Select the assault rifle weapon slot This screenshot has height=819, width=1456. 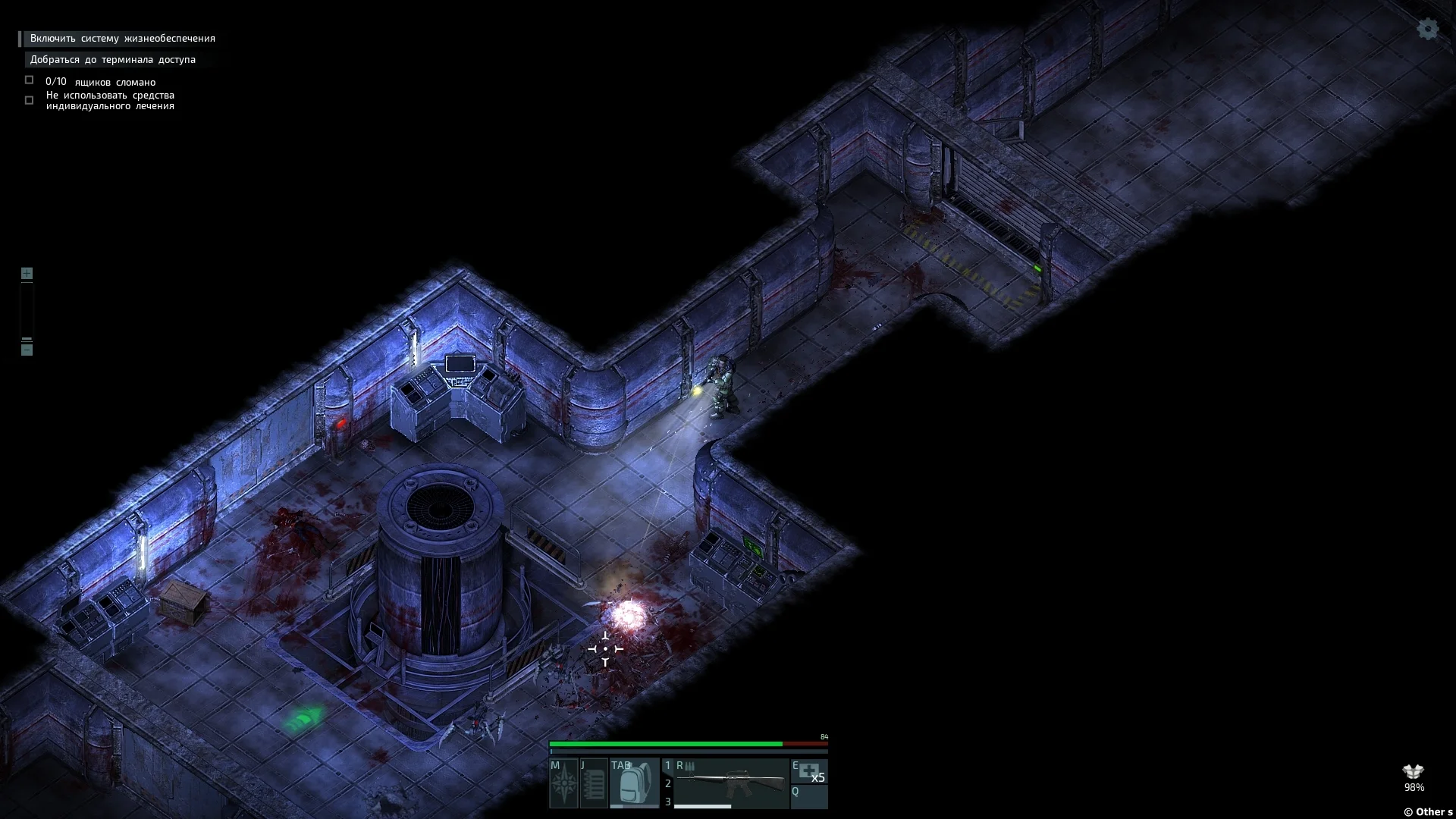731,780
